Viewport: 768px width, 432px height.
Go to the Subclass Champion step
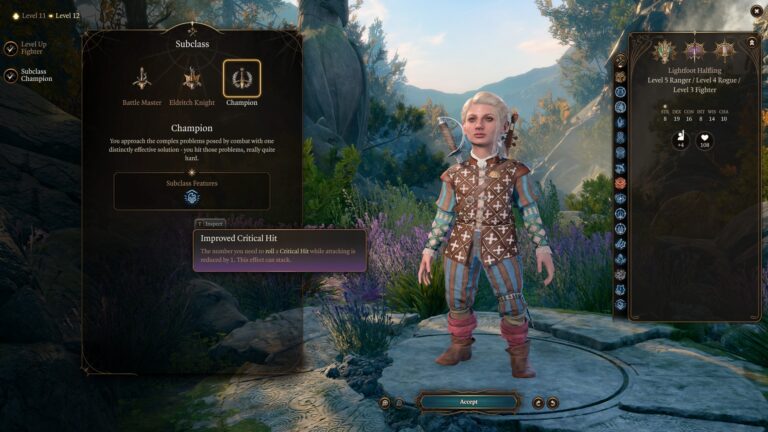coord(10,76)
